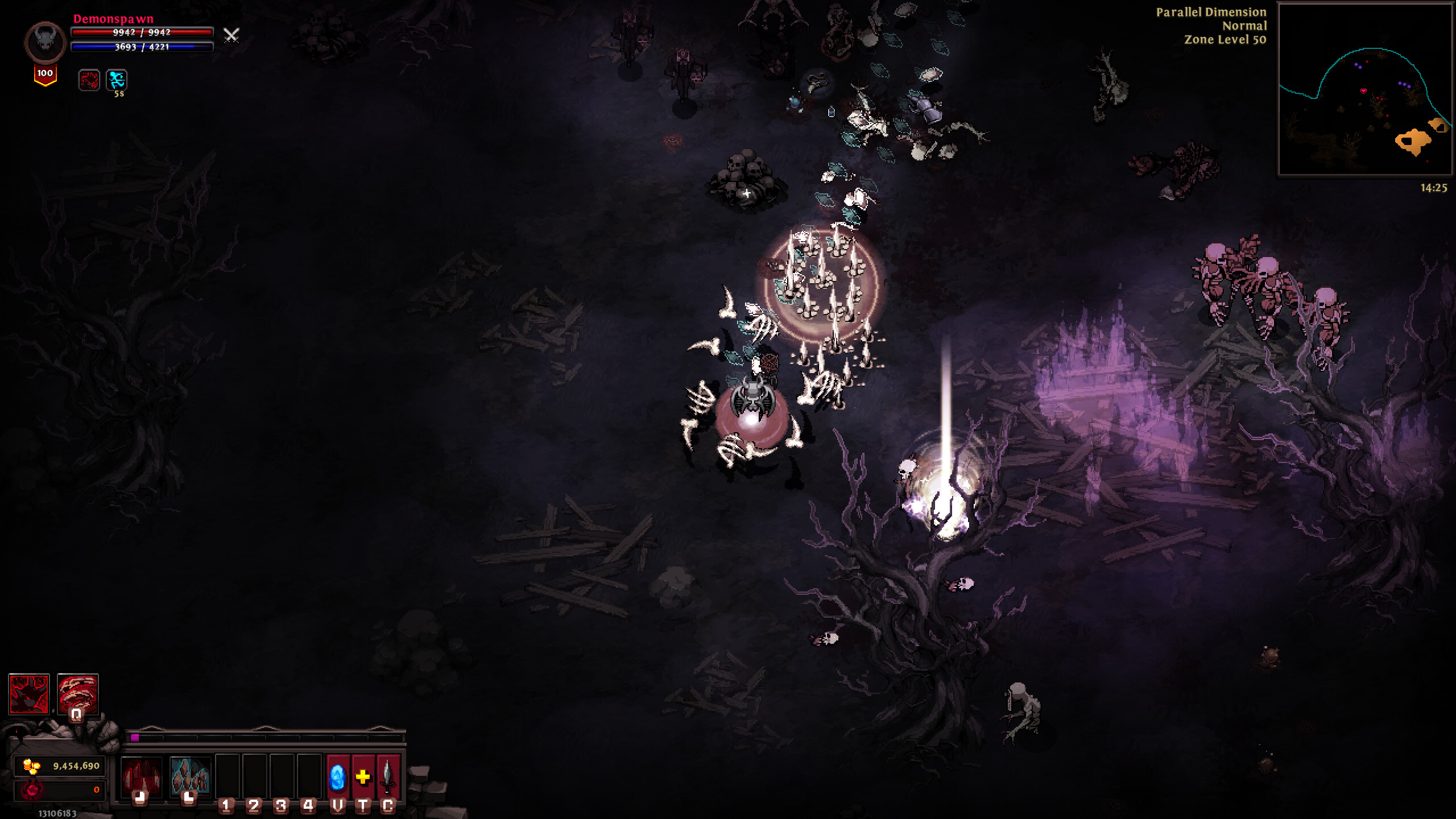
Task: Toggle the red debuff icon under the health bar
Action: (88, 81)
